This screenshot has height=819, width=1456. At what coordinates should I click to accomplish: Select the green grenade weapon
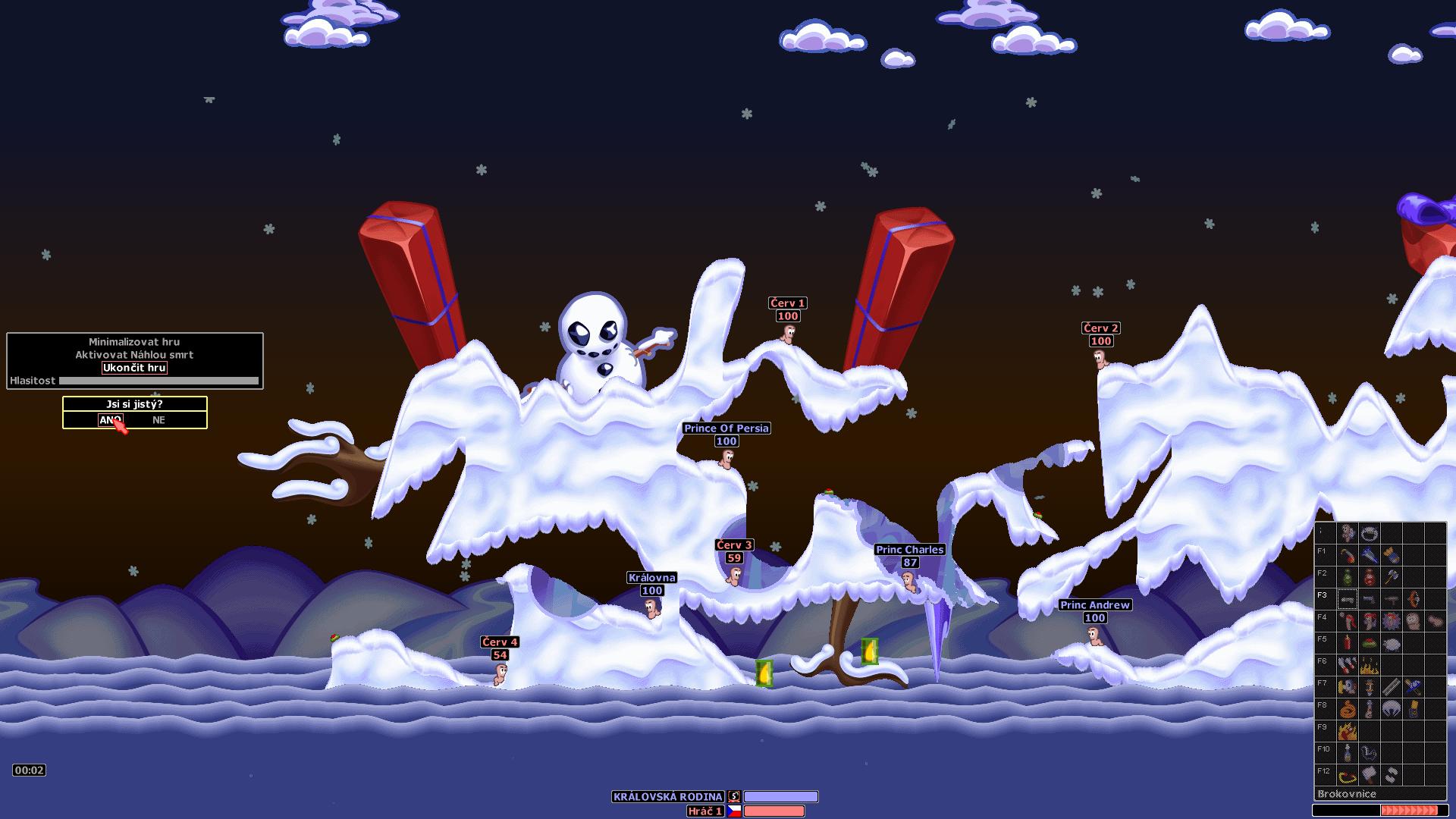tap(1348, 577)
